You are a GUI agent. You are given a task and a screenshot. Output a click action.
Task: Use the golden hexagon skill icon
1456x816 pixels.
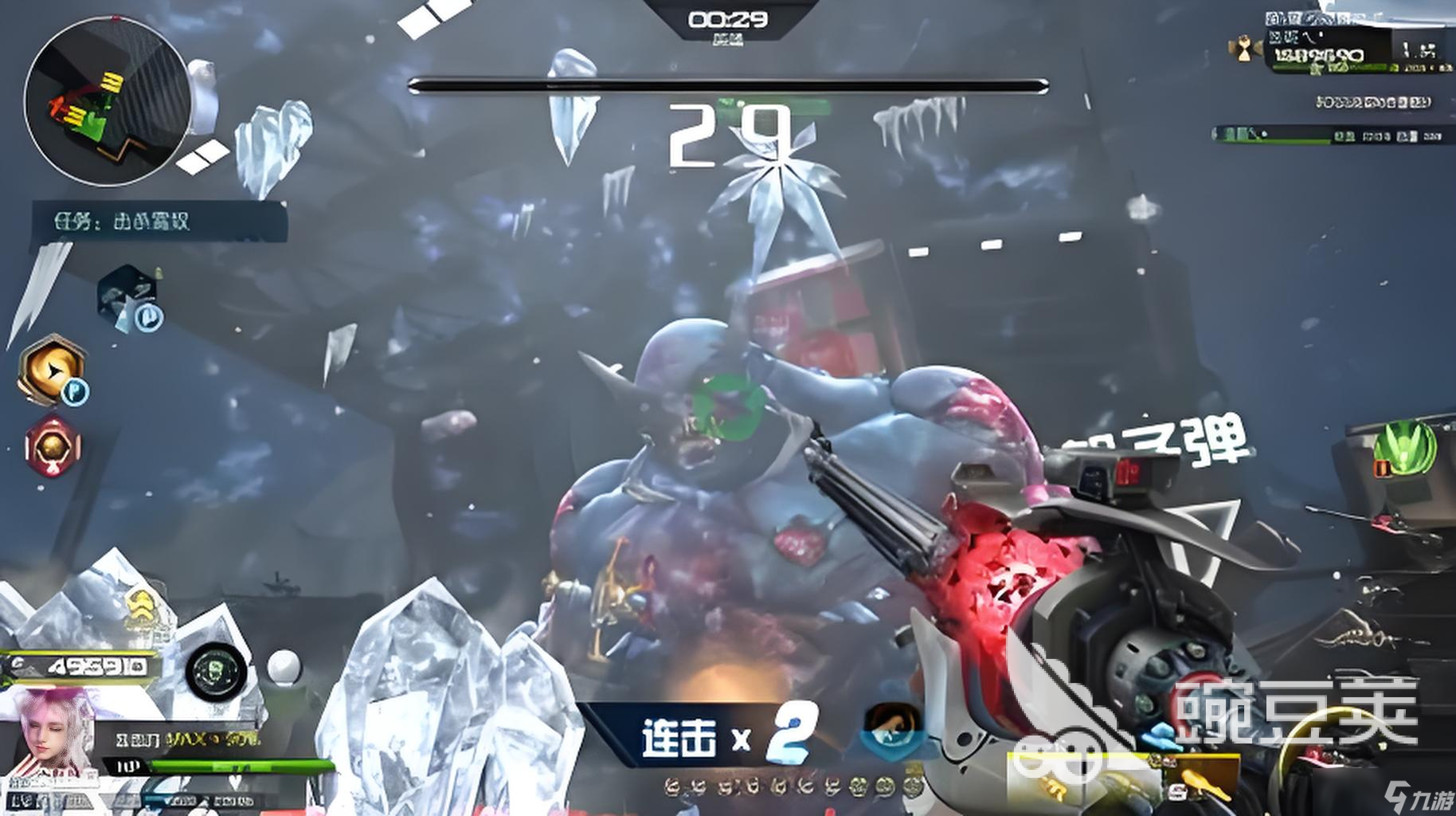(53, 370)
